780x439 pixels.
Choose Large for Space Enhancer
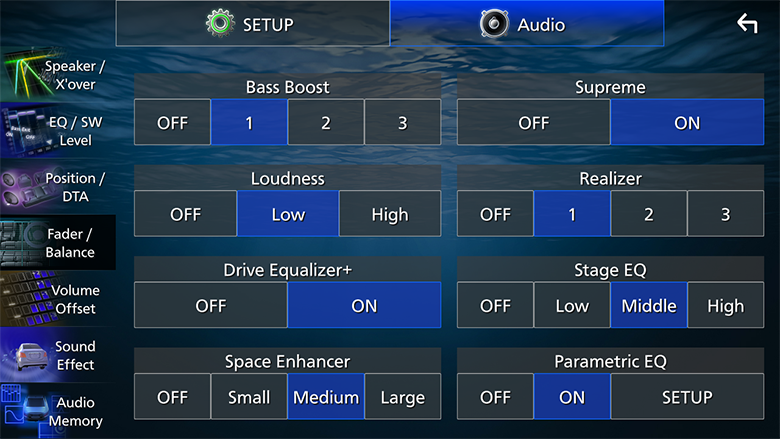tap(402, 397)
